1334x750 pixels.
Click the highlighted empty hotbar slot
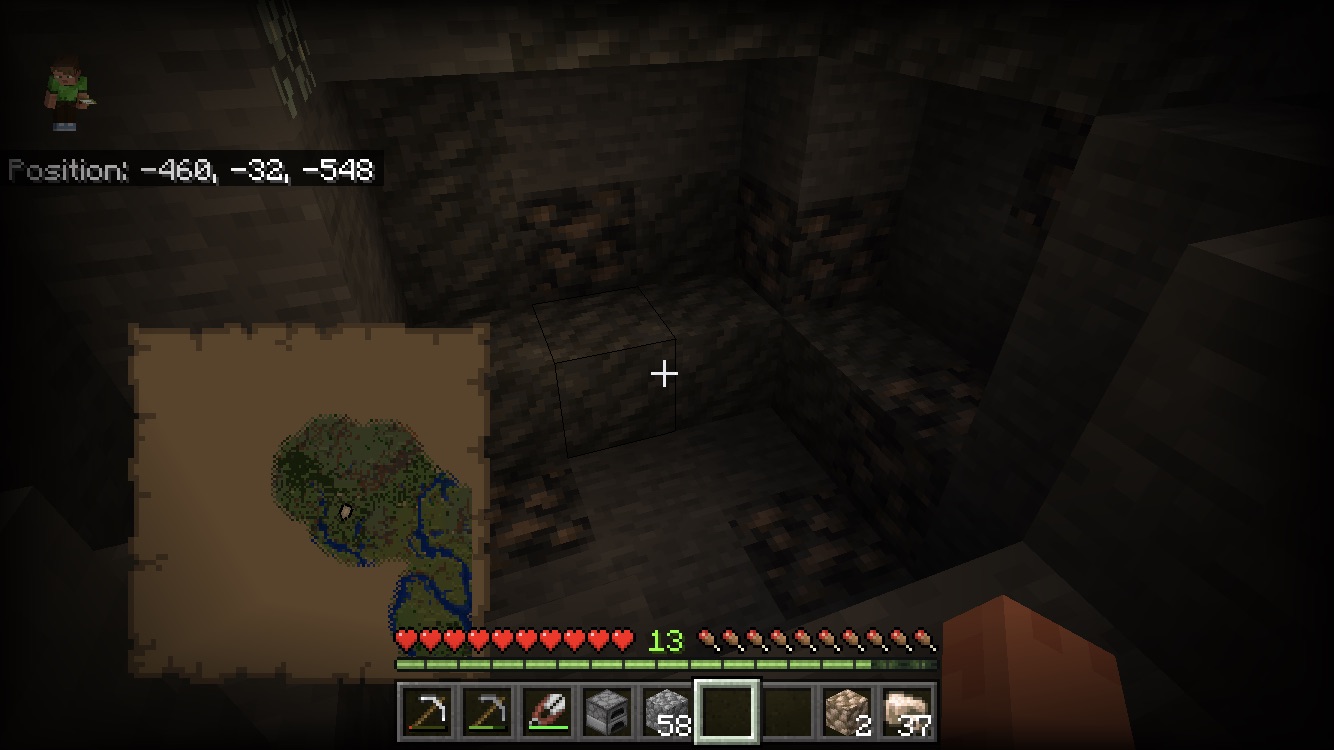tap(727, 713)
